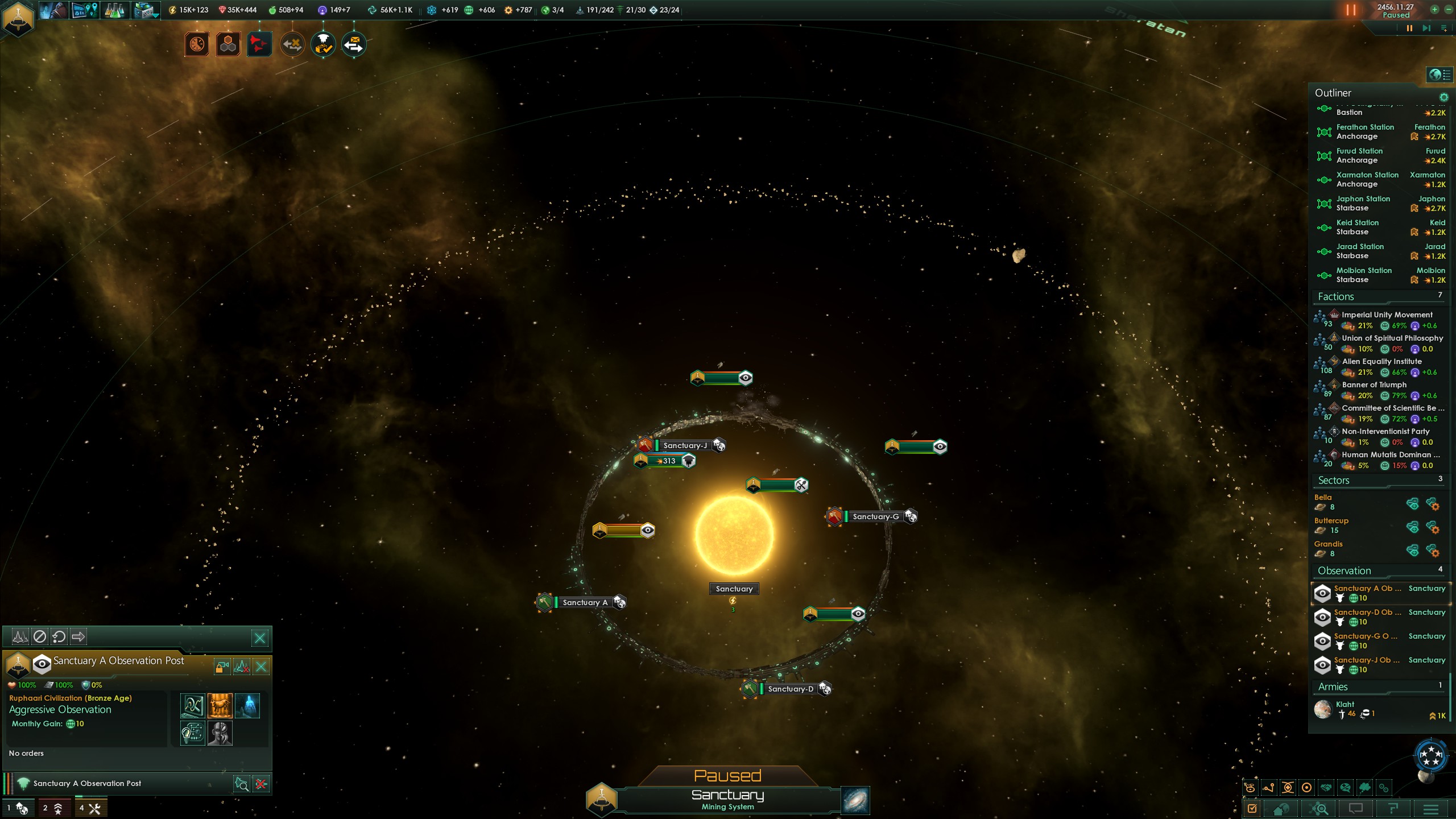Unpause the game with the top-bar pause button

pos(1351,10)
